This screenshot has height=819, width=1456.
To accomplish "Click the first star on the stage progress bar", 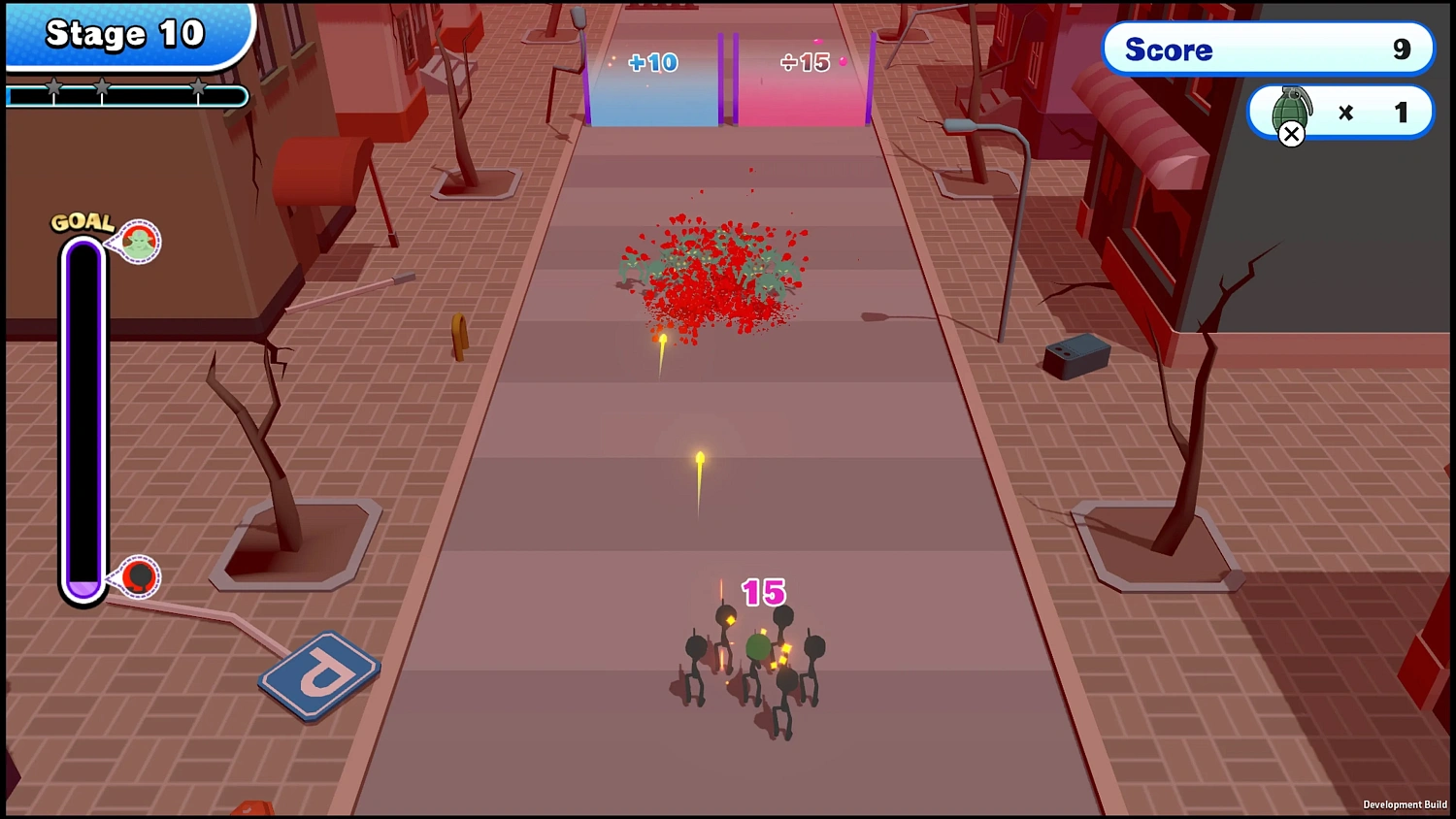I will point(53,86).
